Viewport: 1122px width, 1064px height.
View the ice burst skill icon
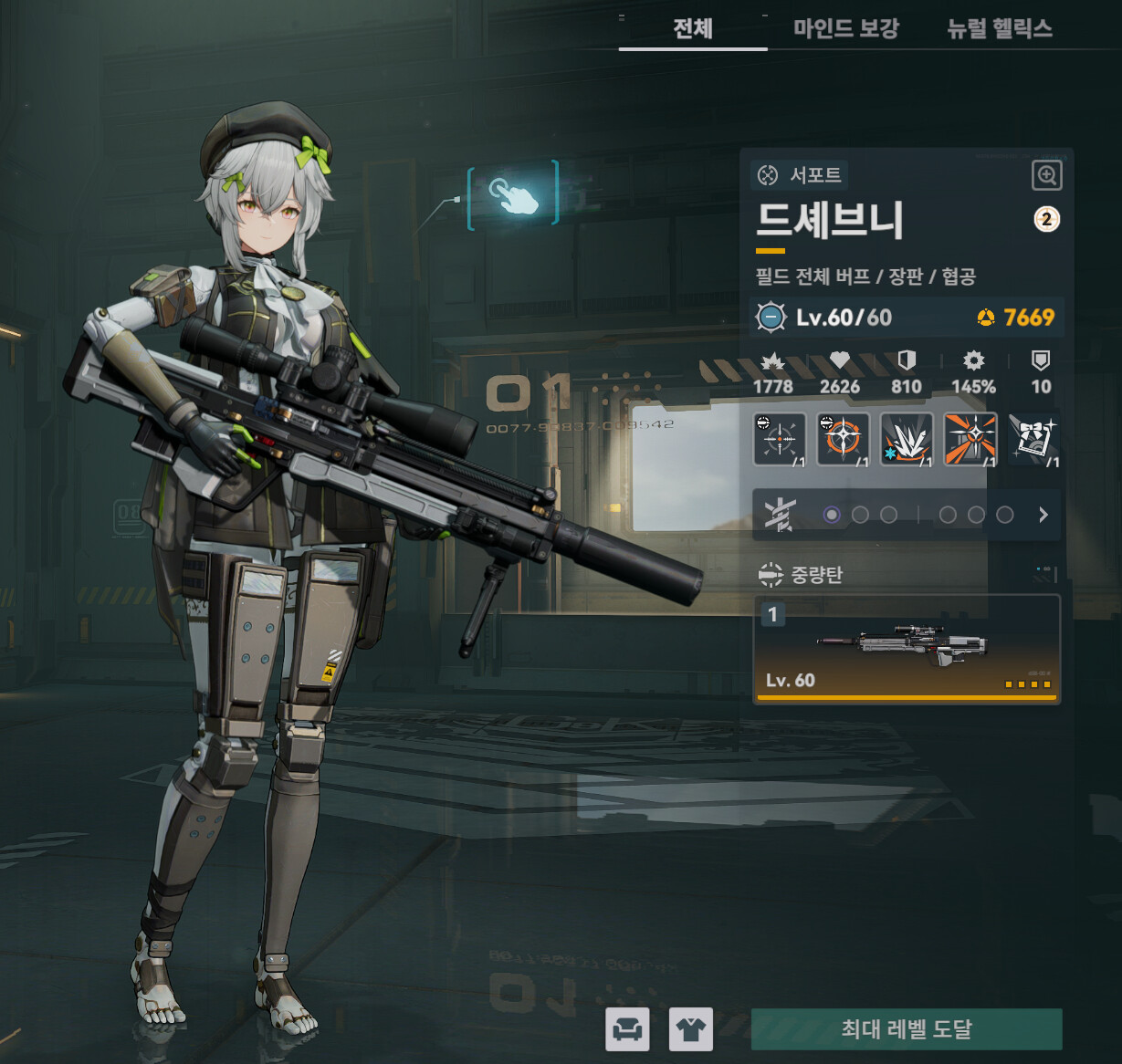pos(907,439)
